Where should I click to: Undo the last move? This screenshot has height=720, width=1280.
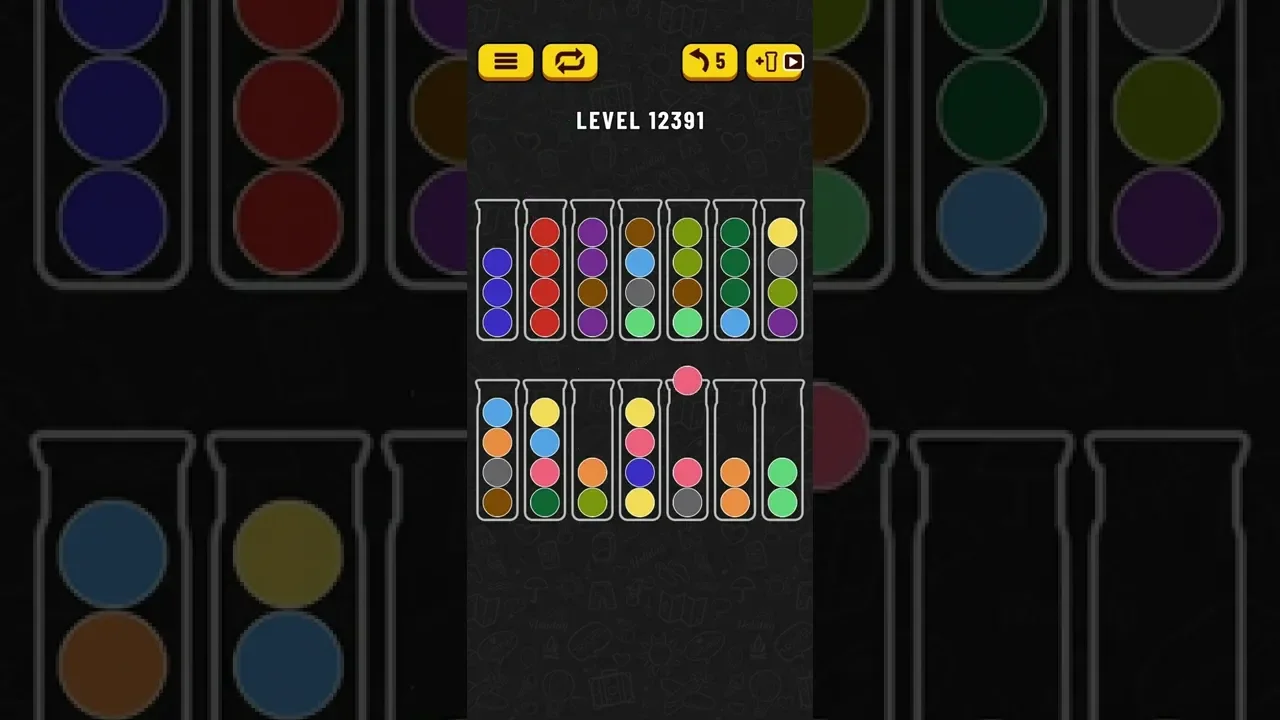(709, 62)
